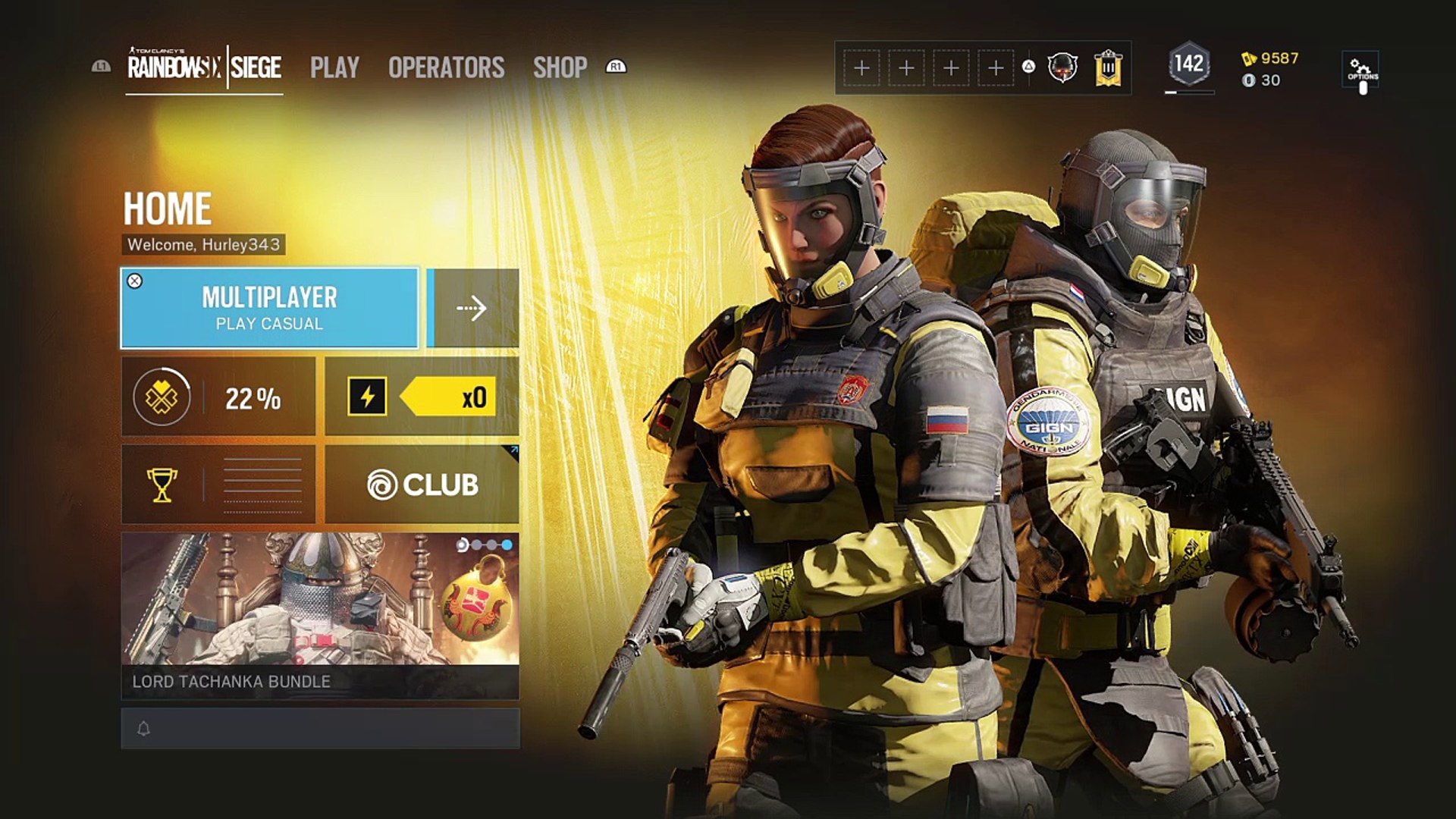Click the arrow button beside Multiplayer
Screen dimensions: 1456x819
pos(473,308)
